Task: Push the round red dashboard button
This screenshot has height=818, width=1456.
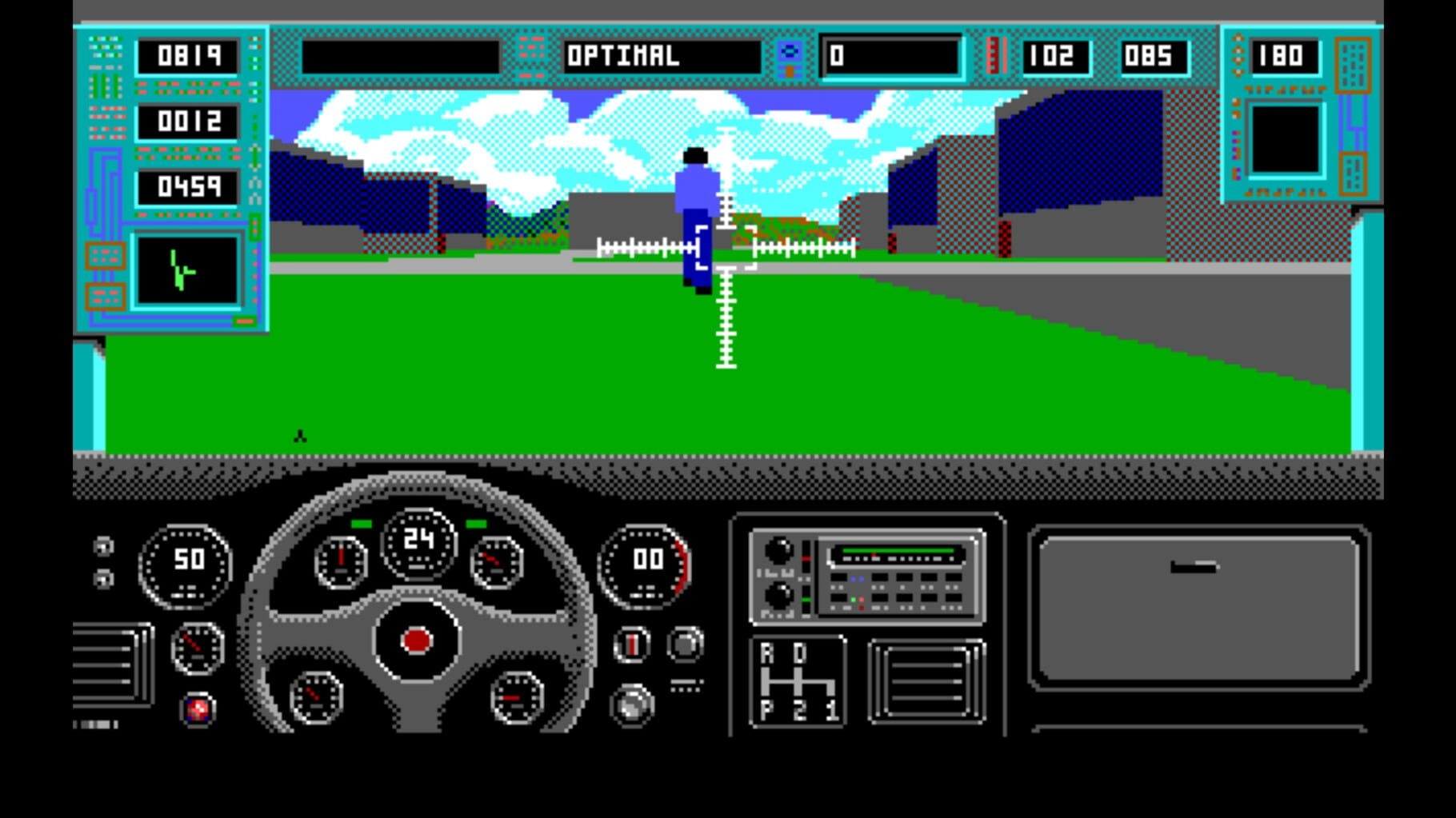Action: coord(198,709)
